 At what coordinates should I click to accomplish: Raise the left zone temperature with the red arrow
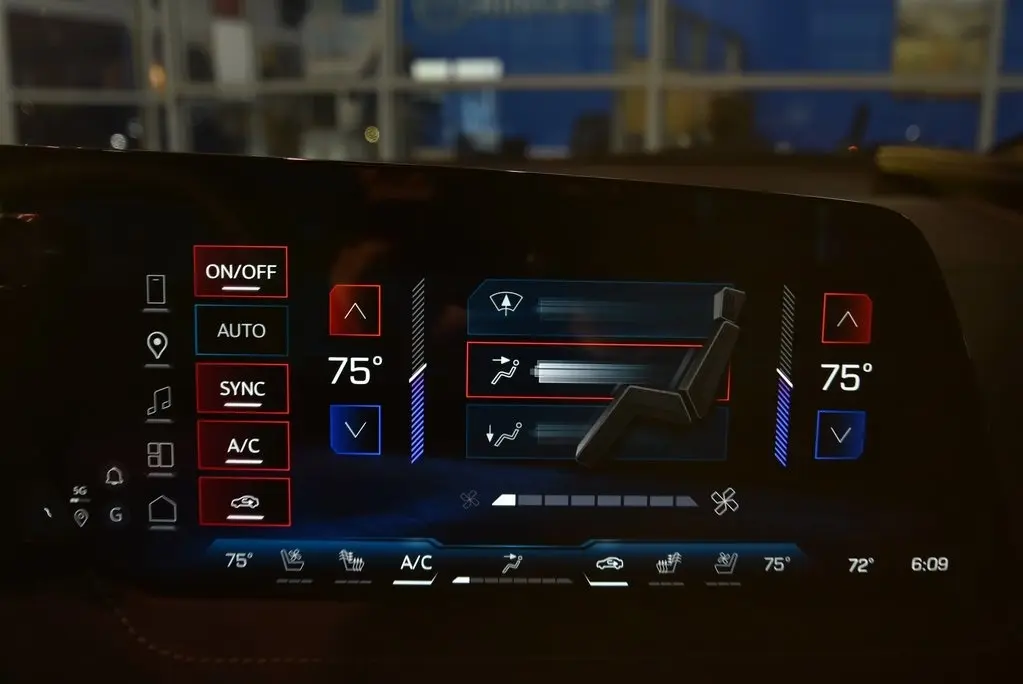355,311
